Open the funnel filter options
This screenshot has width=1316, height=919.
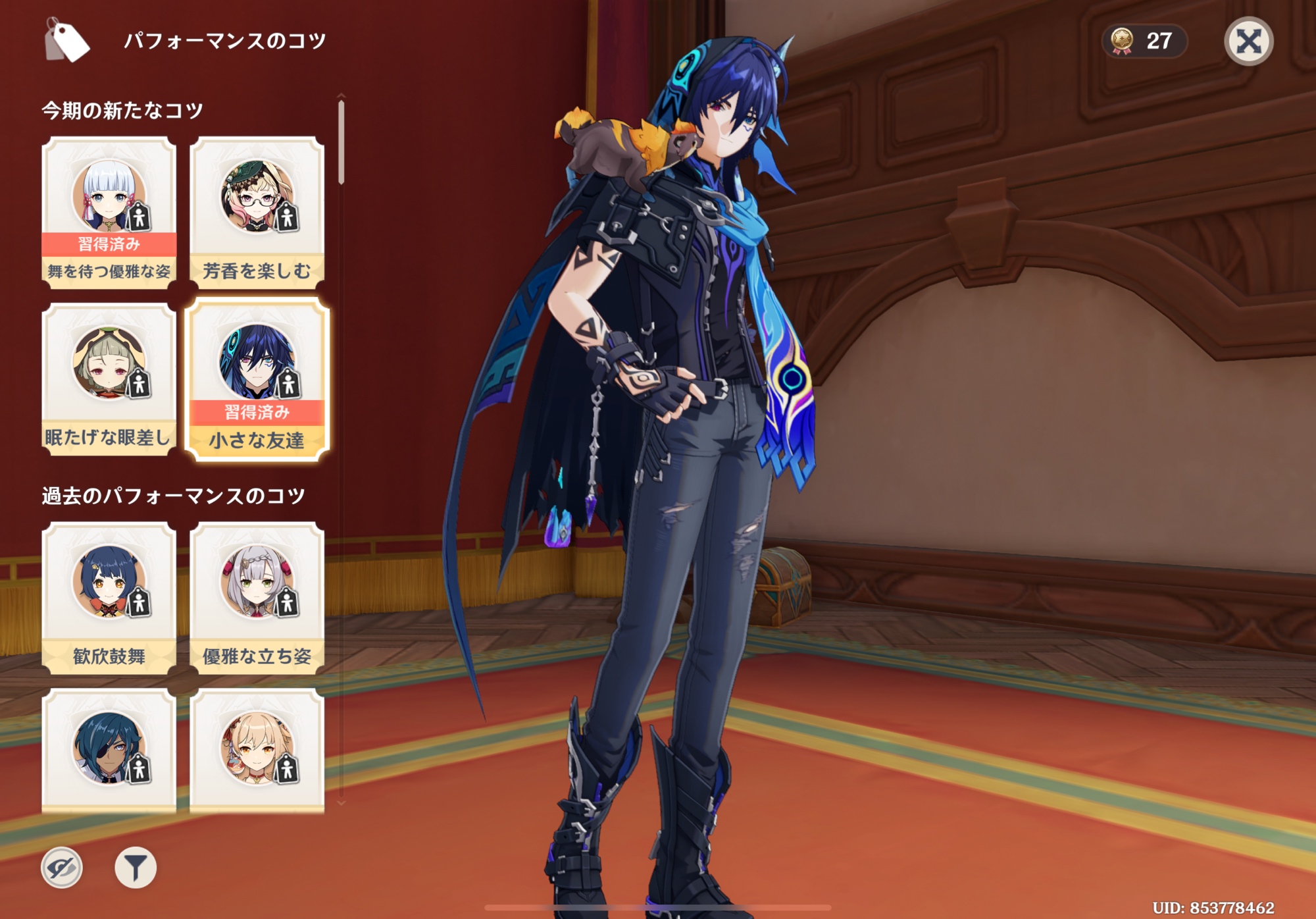coord(136,868)
